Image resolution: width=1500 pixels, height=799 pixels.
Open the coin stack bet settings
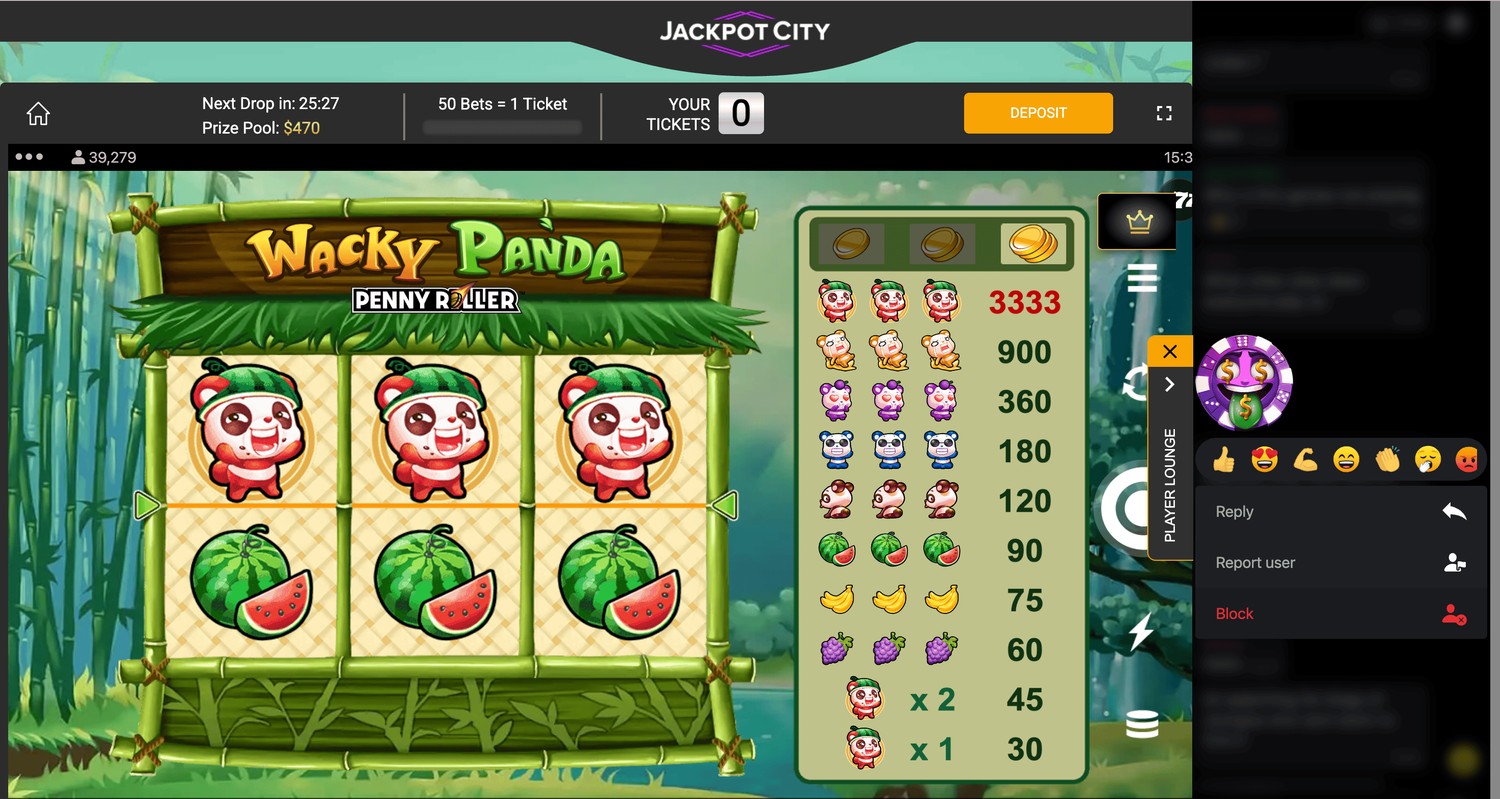(1142, 724)
